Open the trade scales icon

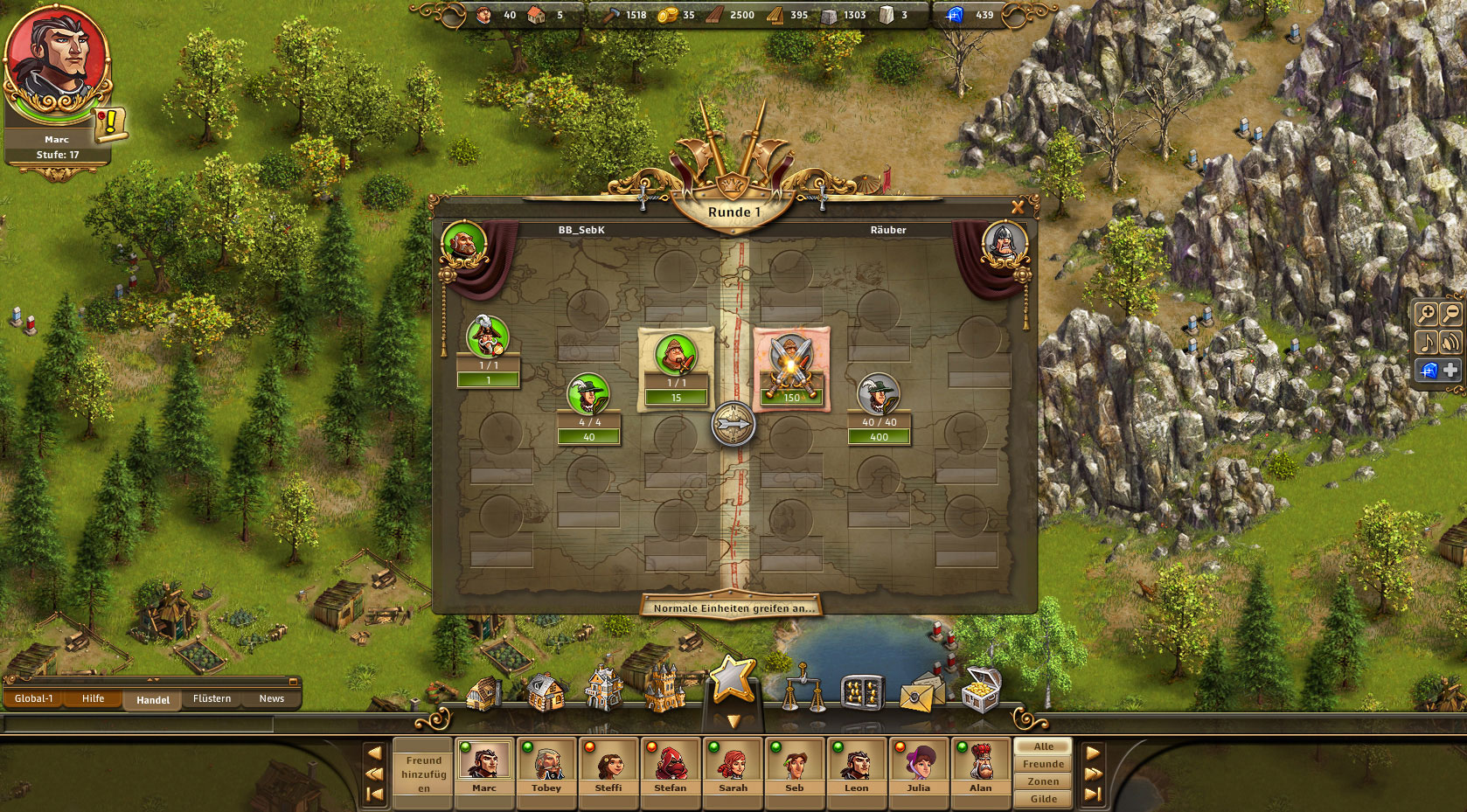[x=803, y=691]
